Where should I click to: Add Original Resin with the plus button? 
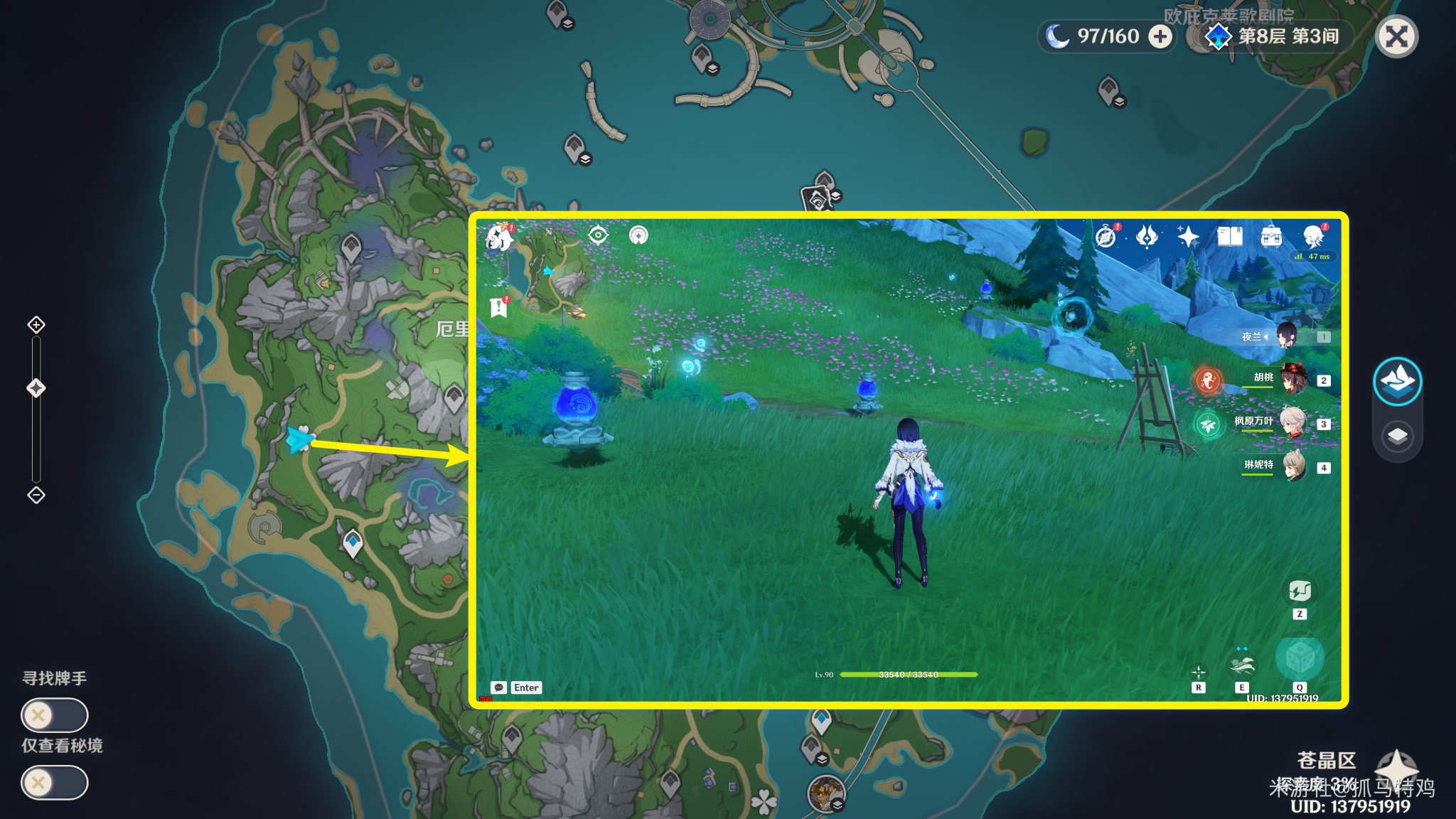(x=1160, y=37)
